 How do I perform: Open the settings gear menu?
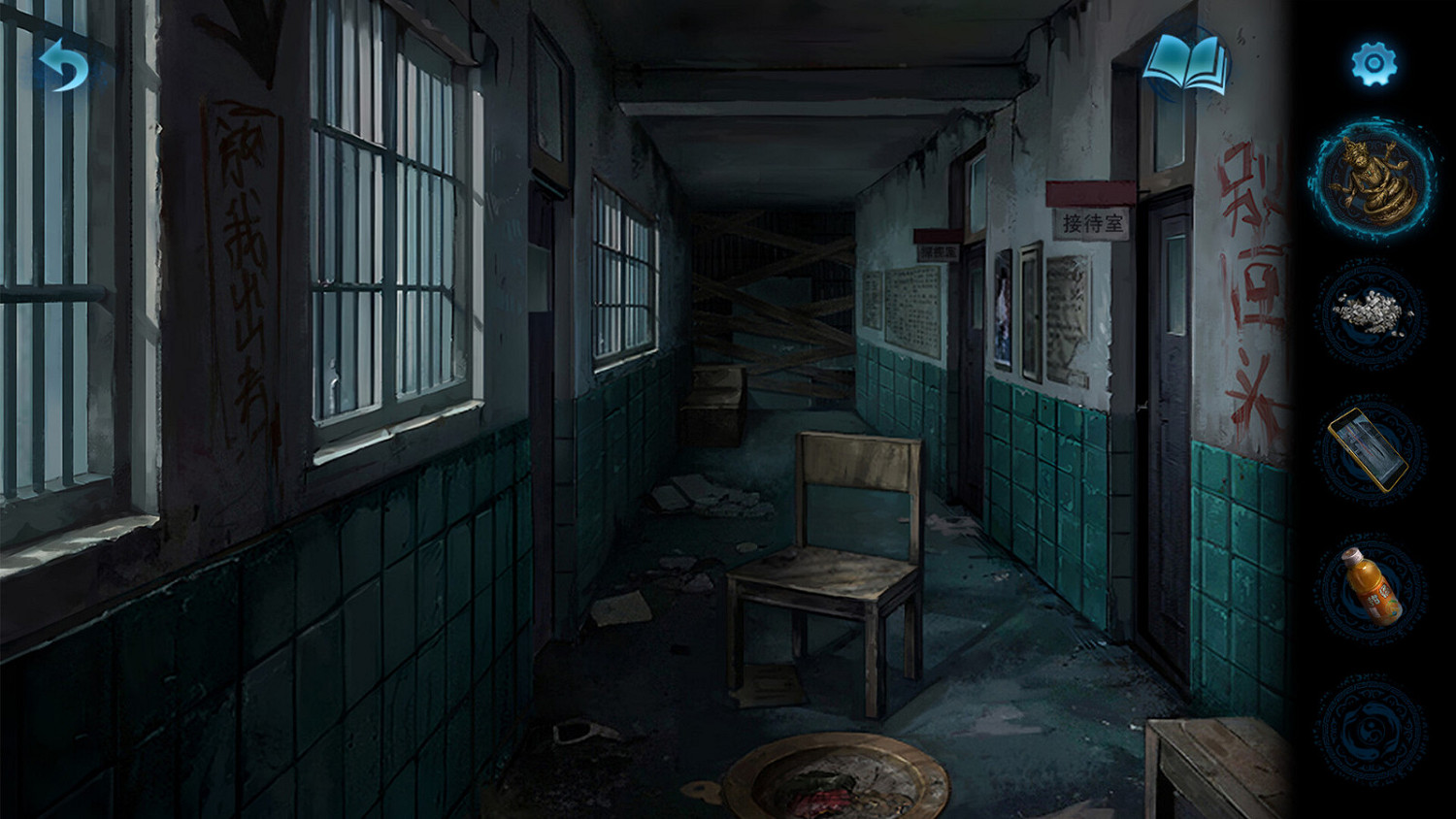coord(1374,63)
